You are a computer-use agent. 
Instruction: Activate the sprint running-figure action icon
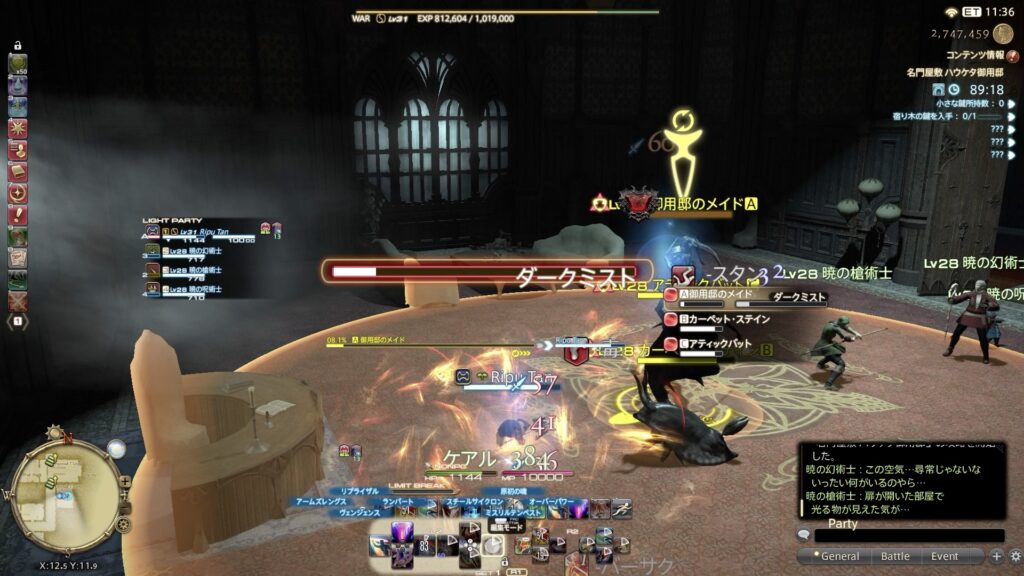[621, 508]
